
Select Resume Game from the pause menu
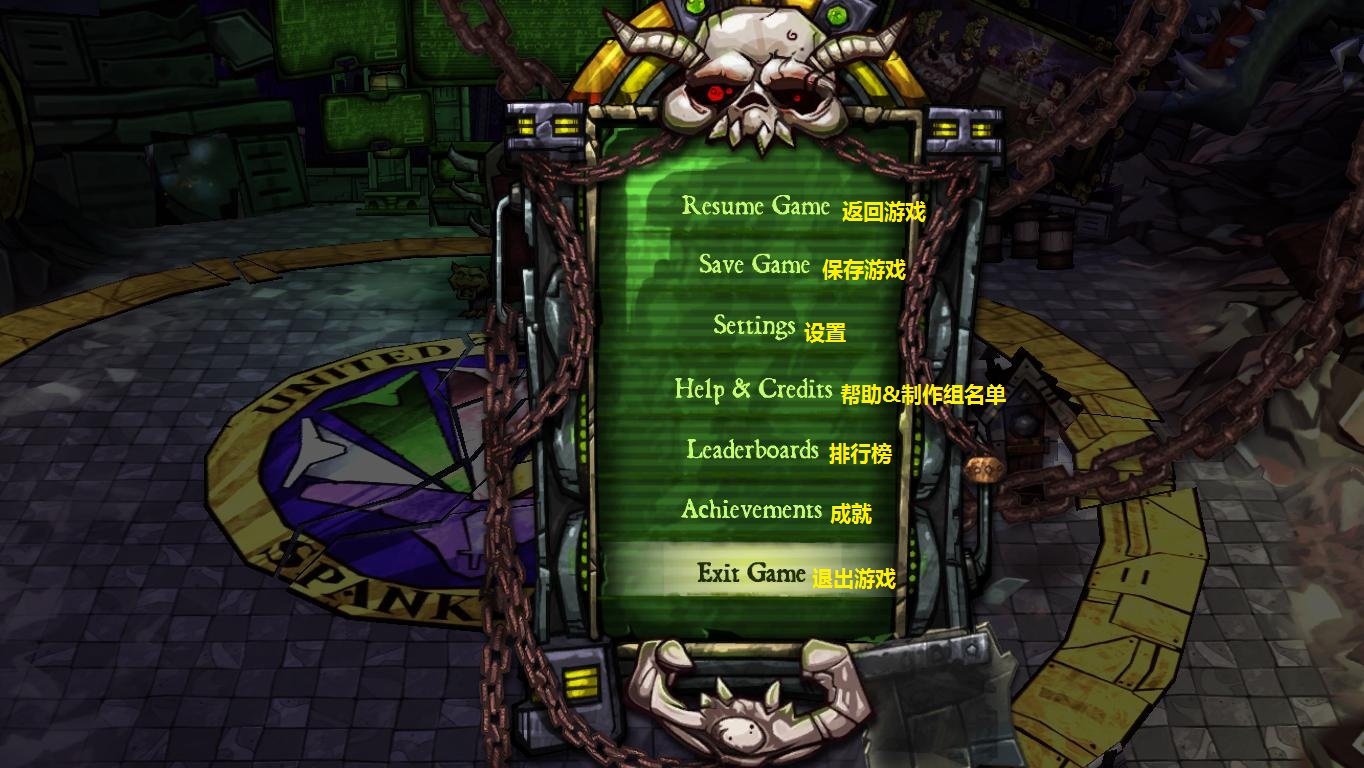756,206
